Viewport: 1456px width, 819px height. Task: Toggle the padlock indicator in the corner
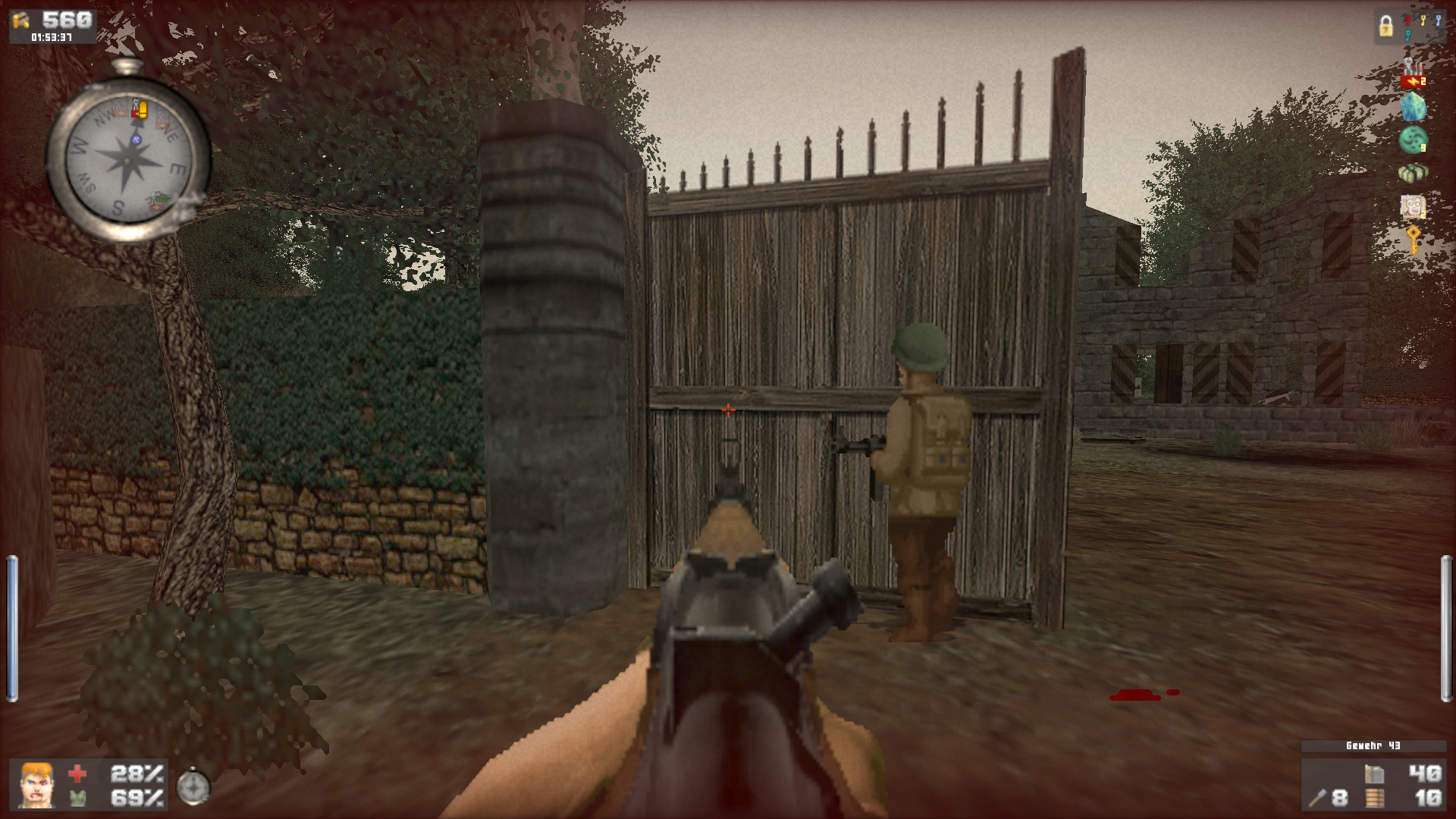[x=1386, y=26]
